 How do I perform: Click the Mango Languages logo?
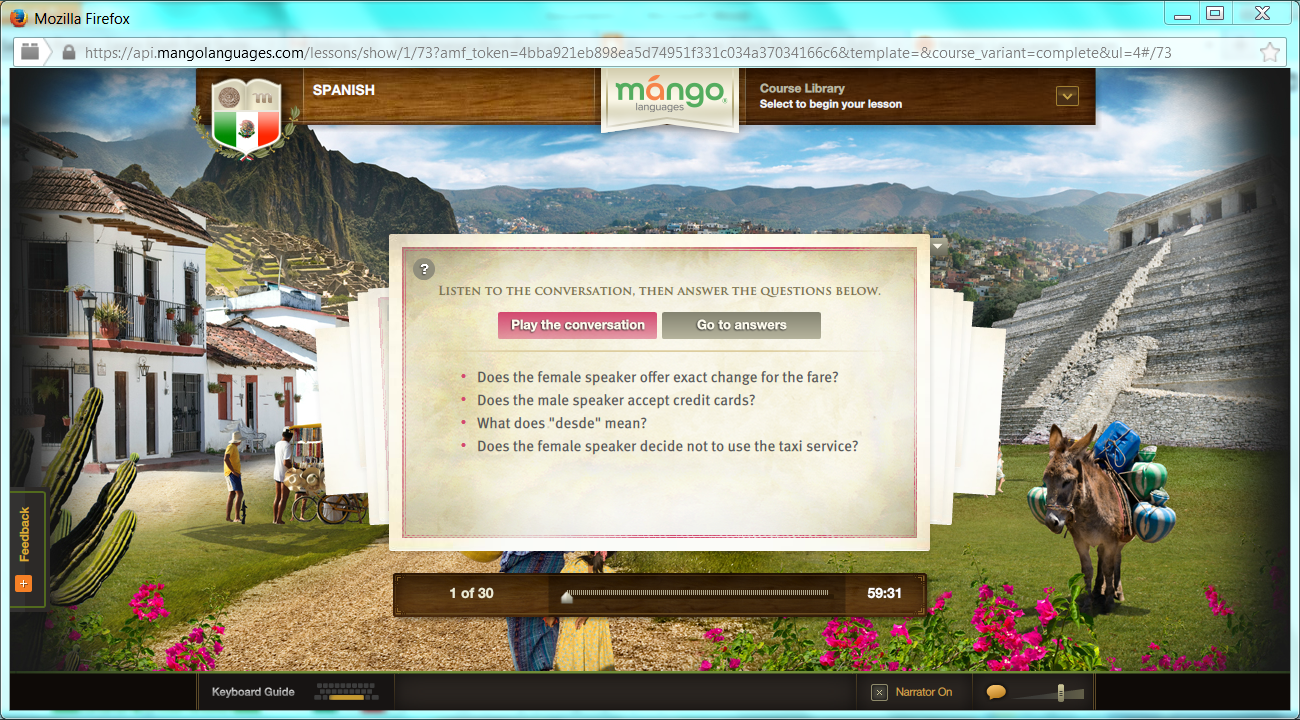pos(669,96)
